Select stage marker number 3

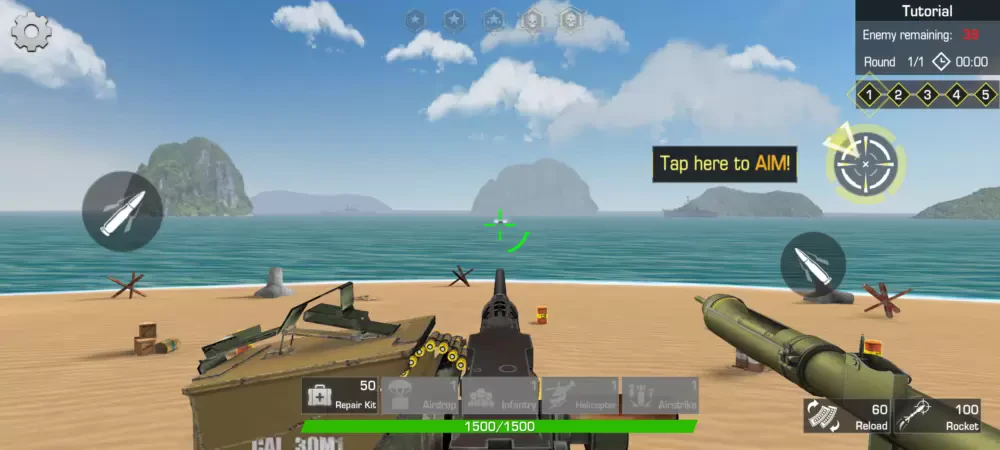pos(928,96)
